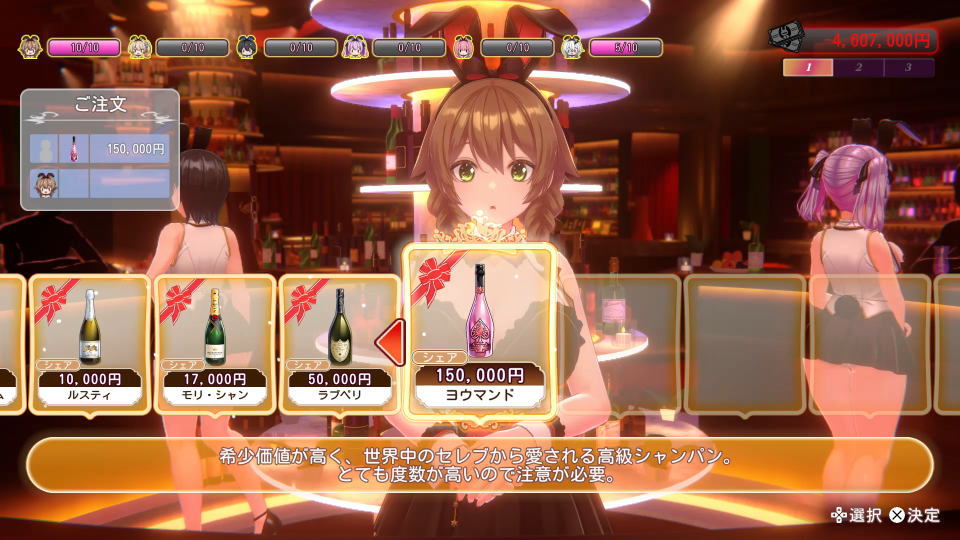Click the 150,000円 row in ご注文 panel

(100, 148)
